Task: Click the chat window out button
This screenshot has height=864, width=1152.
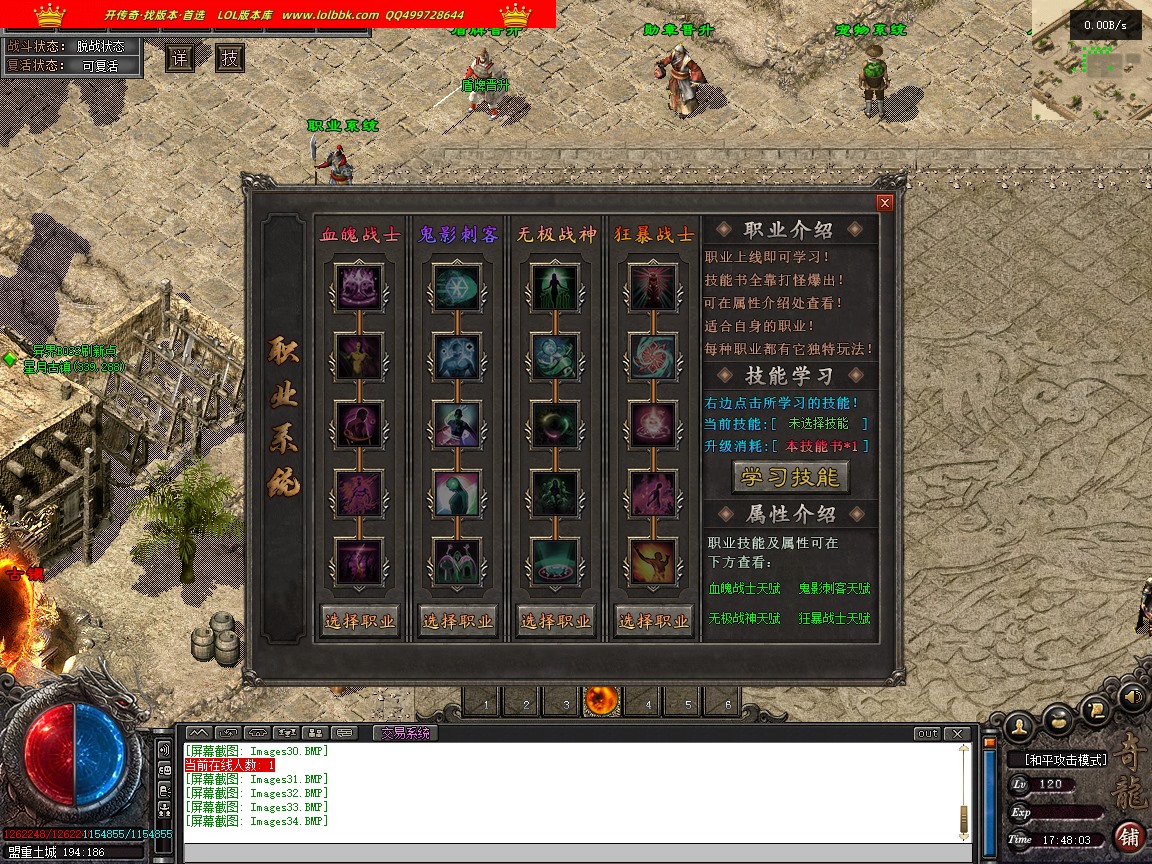Action: click(x=928, y=734)
